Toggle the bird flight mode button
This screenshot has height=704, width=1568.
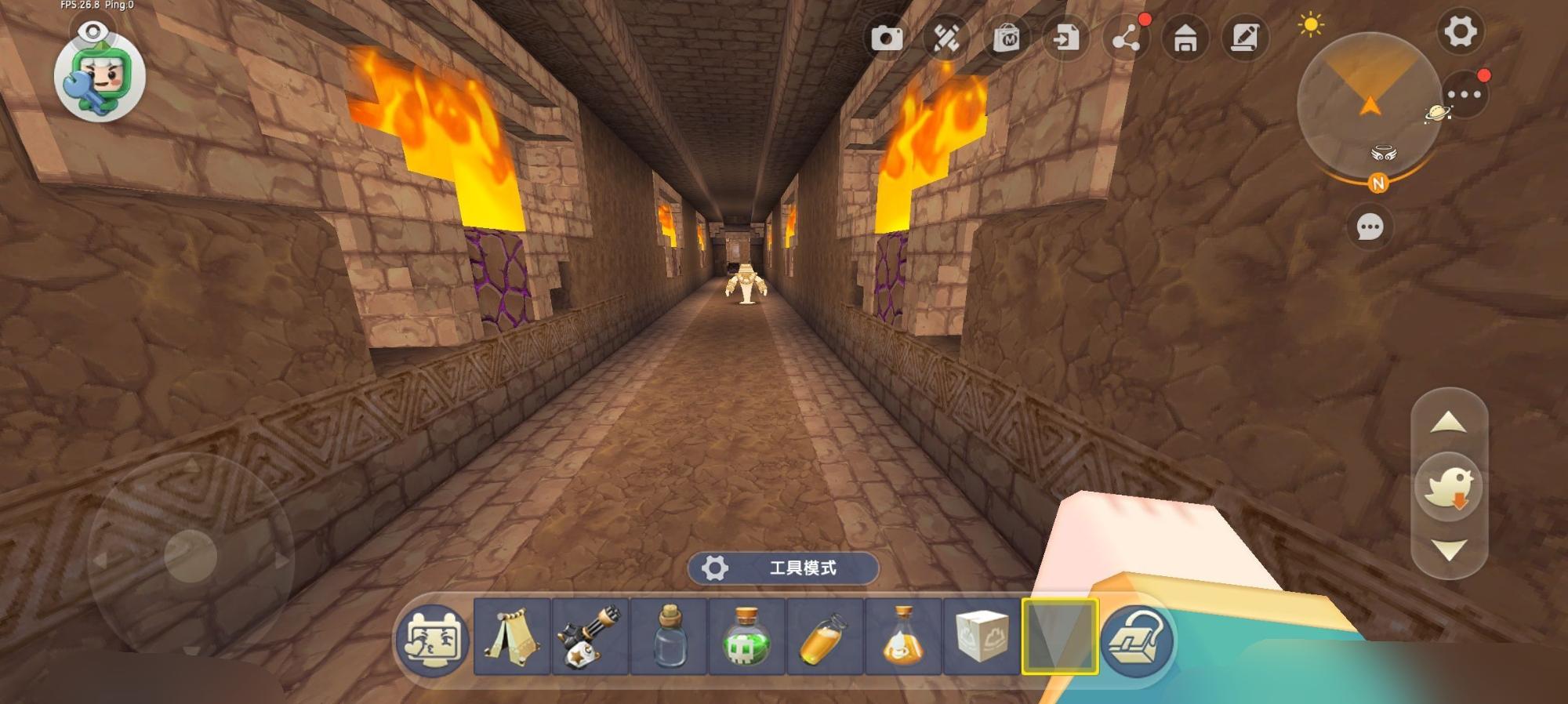pyautogui.click(x=1449, y=488)
